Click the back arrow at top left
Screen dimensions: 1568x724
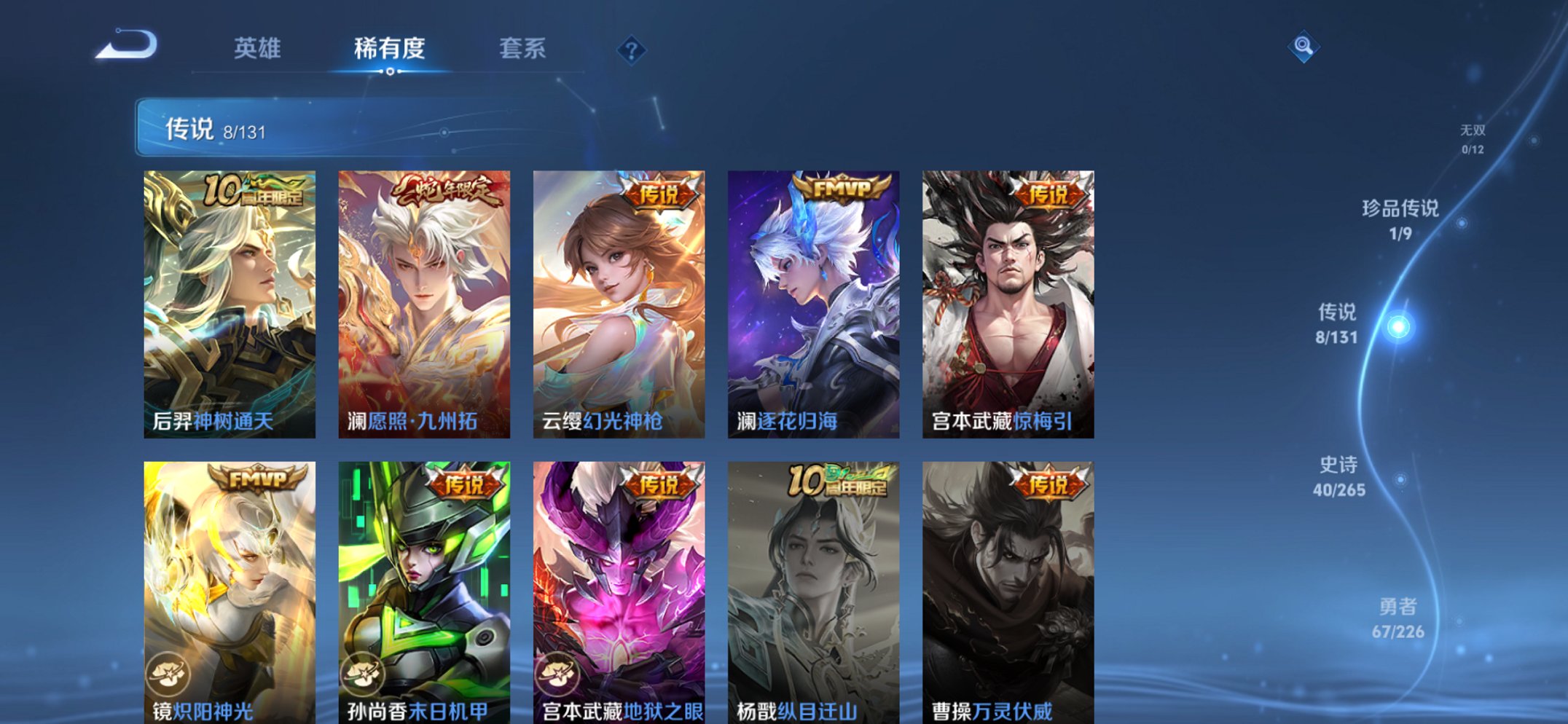point(128,48)
